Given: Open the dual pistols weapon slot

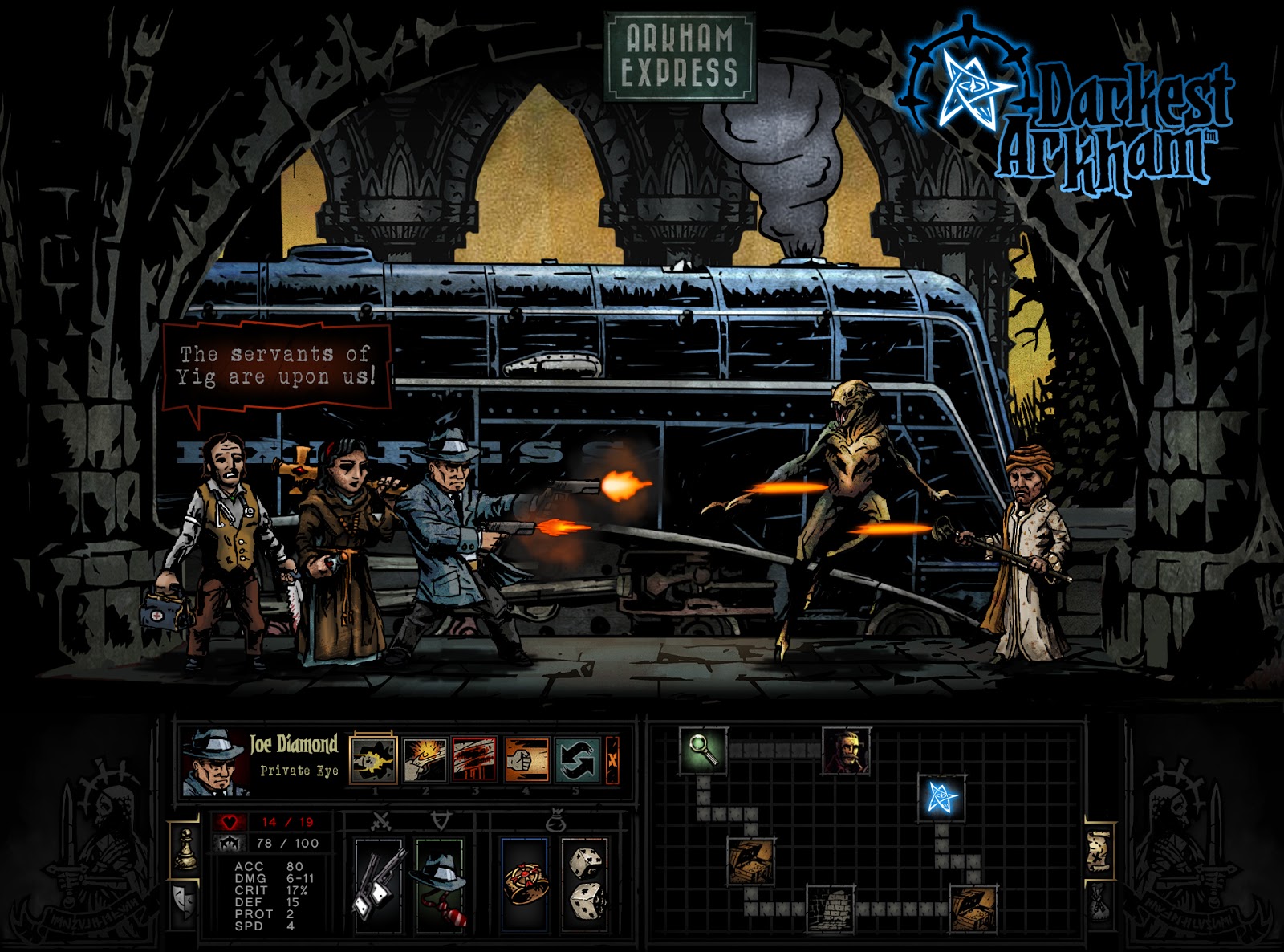Looking at the screenshot, I should tap(378, 884).
